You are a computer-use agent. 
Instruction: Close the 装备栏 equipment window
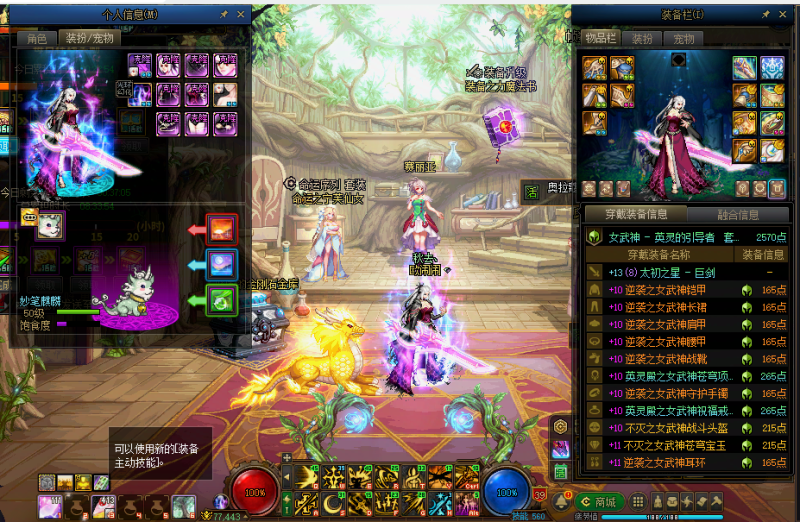coord(782,15)
